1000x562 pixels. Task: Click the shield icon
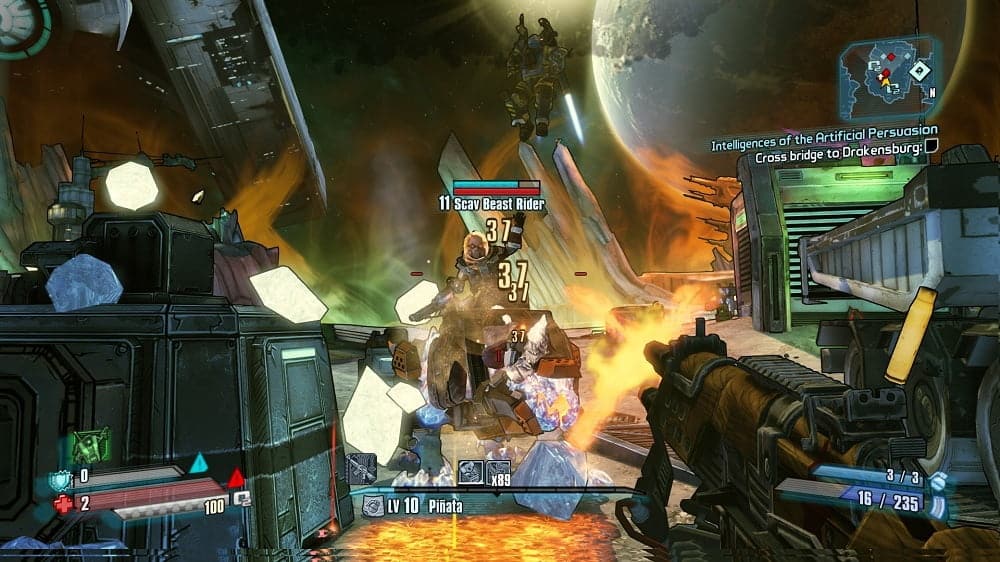[x=62, y=478]
